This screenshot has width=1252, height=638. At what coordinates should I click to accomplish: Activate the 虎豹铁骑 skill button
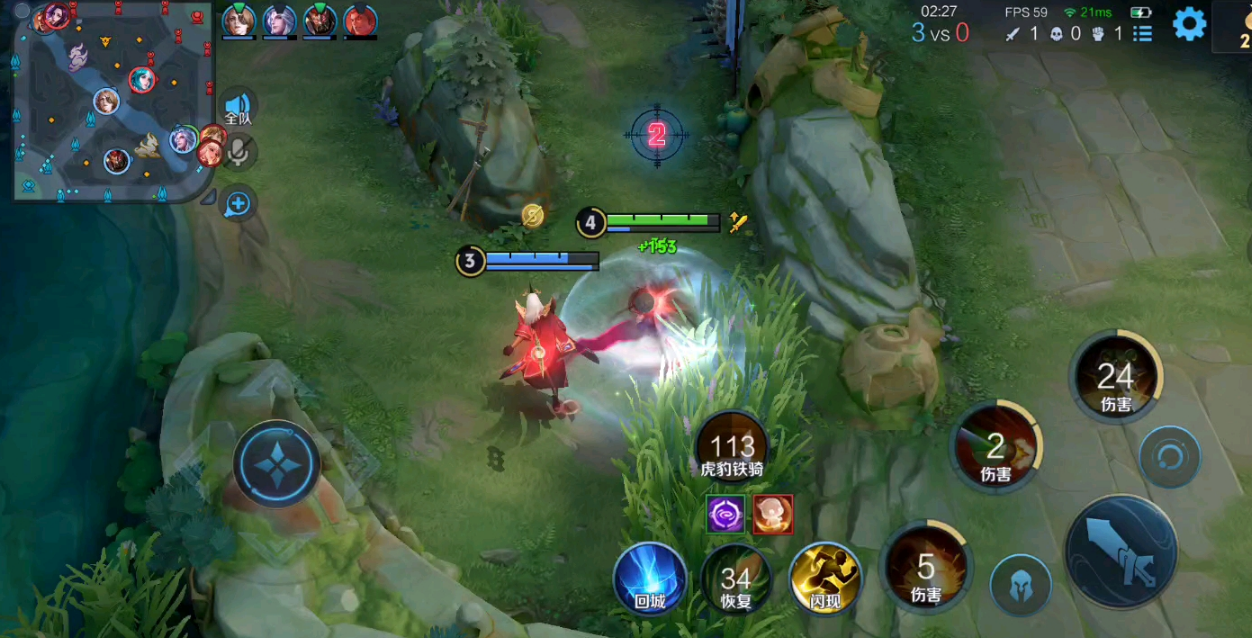(x=732, y=449)
